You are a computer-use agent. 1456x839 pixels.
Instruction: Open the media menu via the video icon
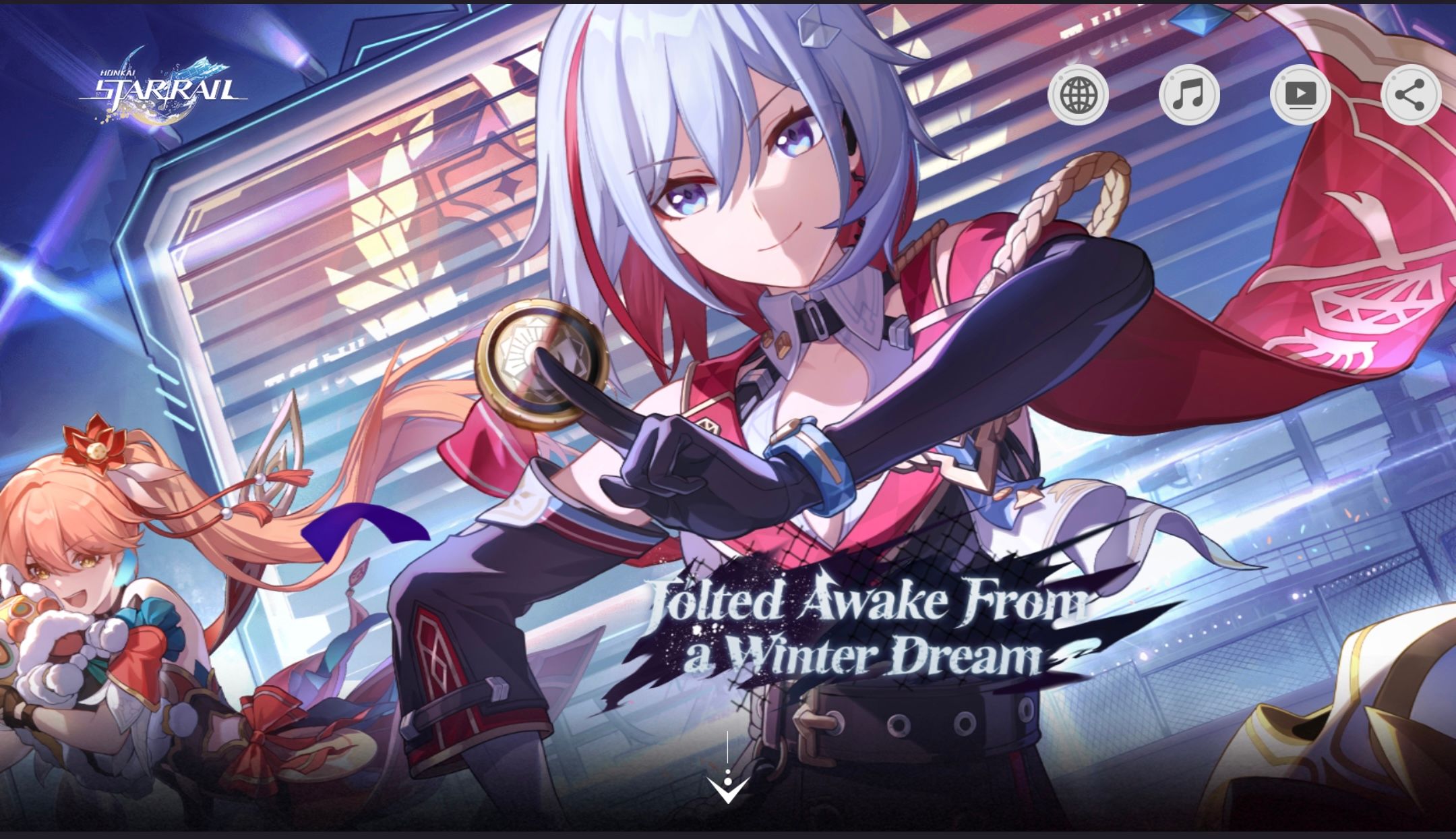(1300, 96)
